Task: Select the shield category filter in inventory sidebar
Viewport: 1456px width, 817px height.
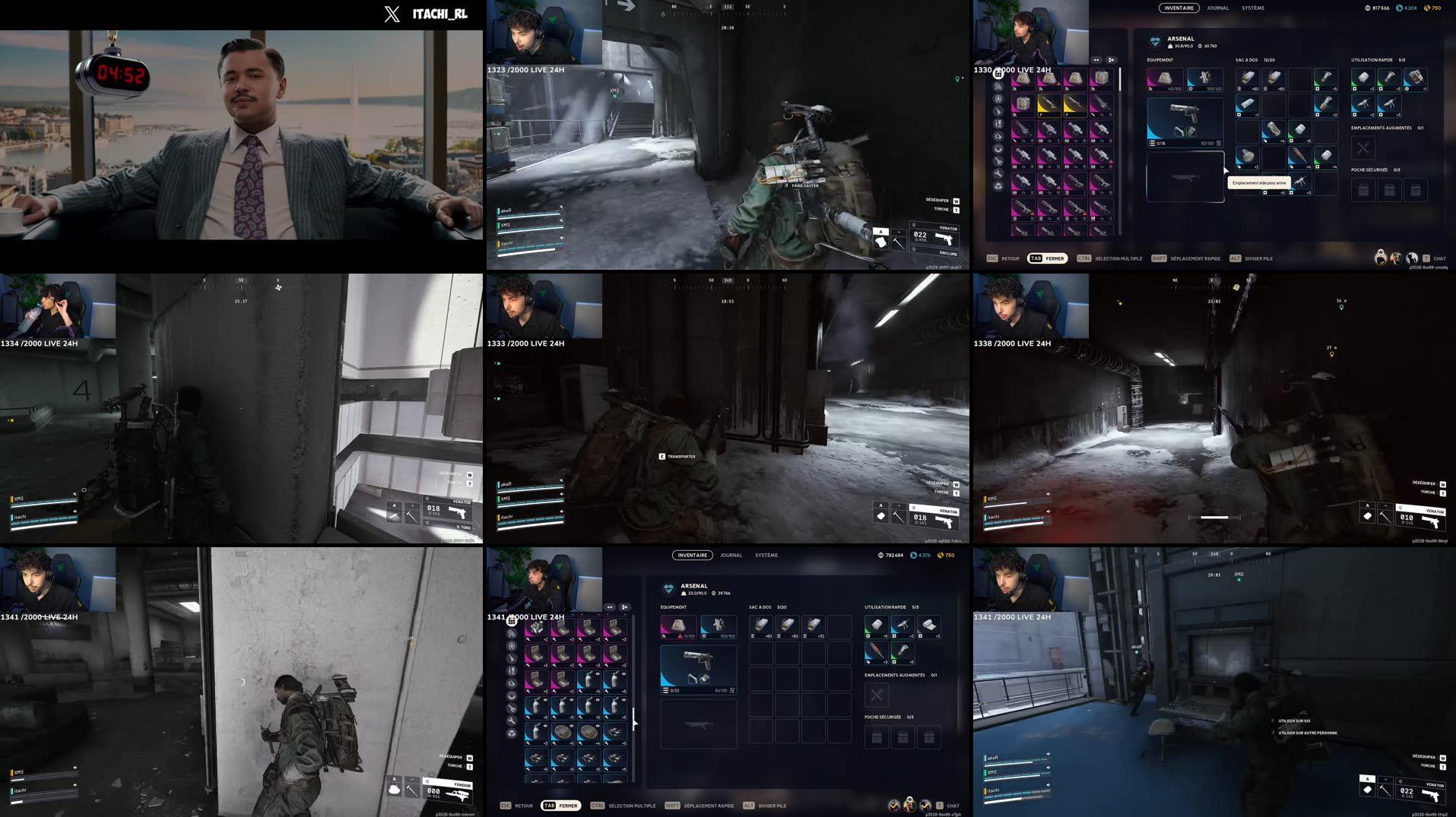Action: coord(998,100)
